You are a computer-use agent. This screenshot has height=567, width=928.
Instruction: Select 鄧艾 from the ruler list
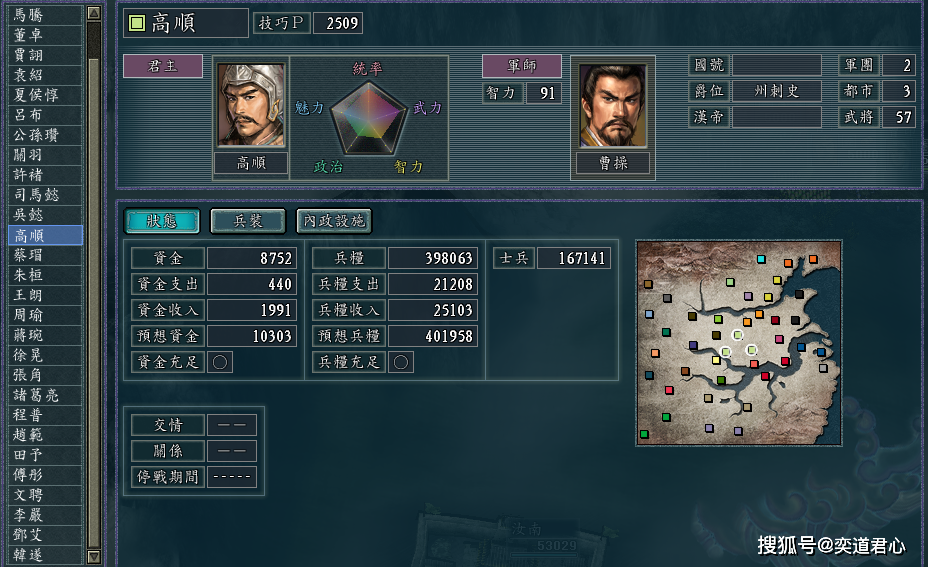click(x=41, y=535)
